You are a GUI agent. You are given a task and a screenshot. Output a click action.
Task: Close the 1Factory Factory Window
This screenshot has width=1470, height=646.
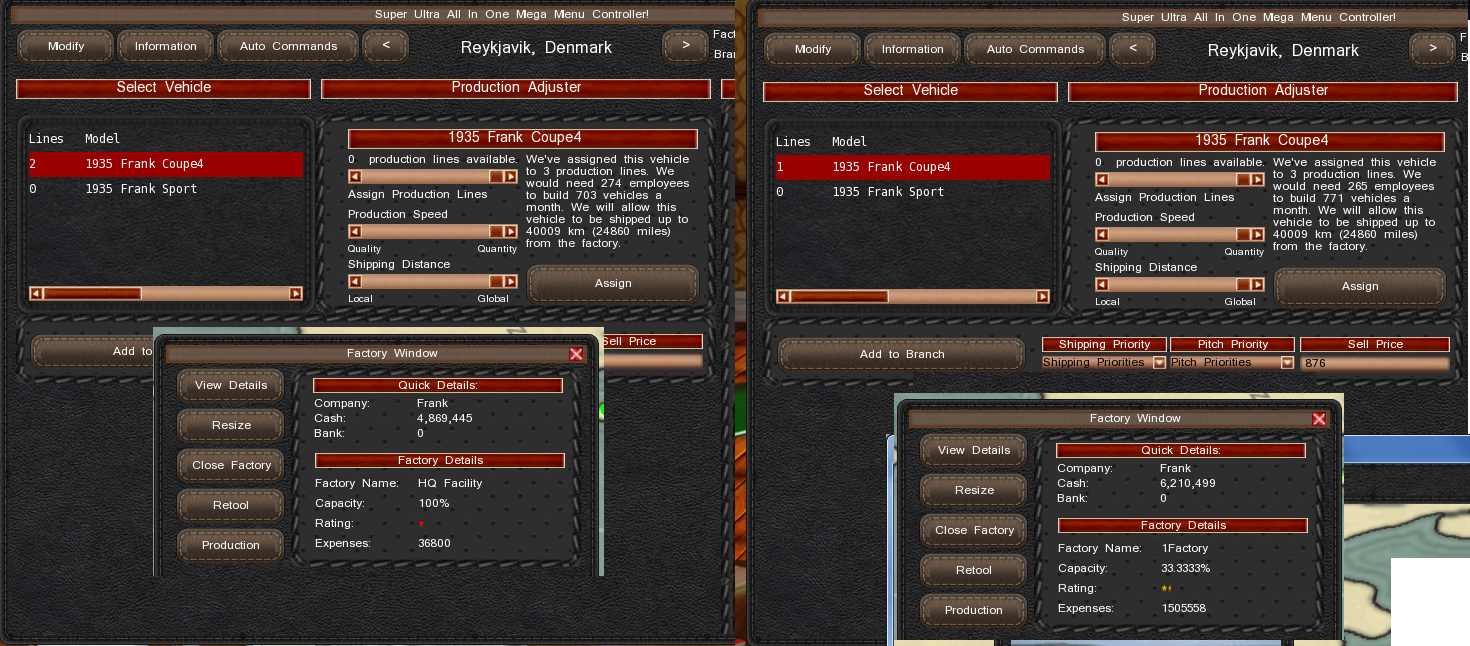point(1319,419)
